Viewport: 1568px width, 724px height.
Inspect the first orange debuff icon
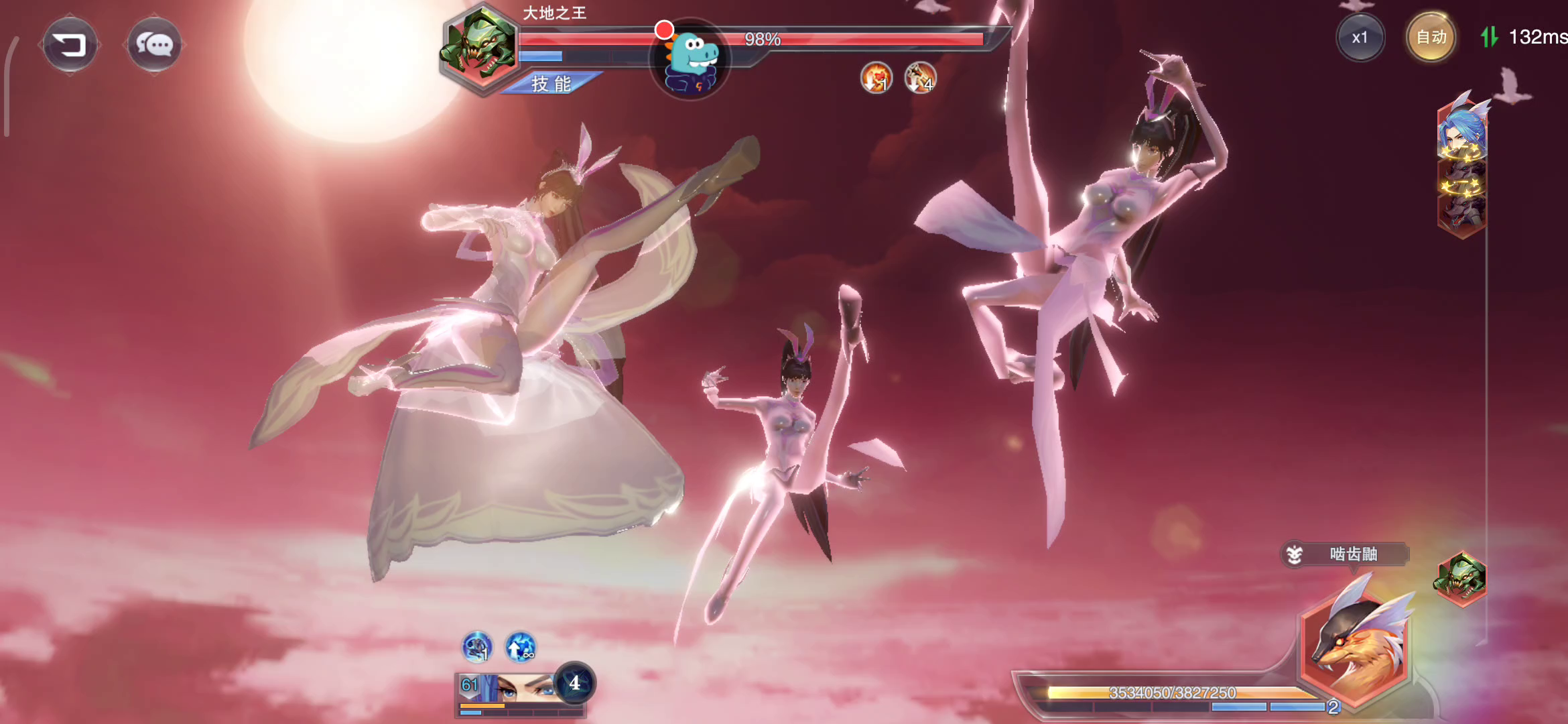point(876,78)
